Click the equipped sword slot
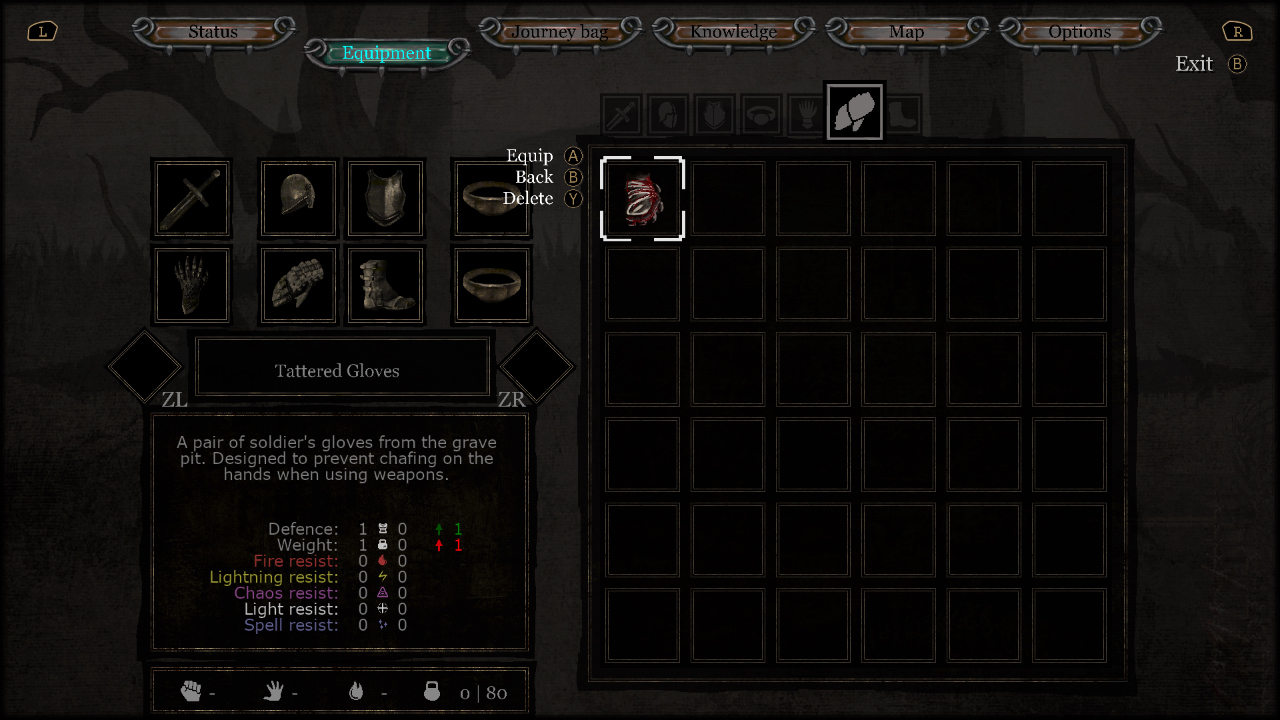 pyautogui.click(x=192, y=199)
